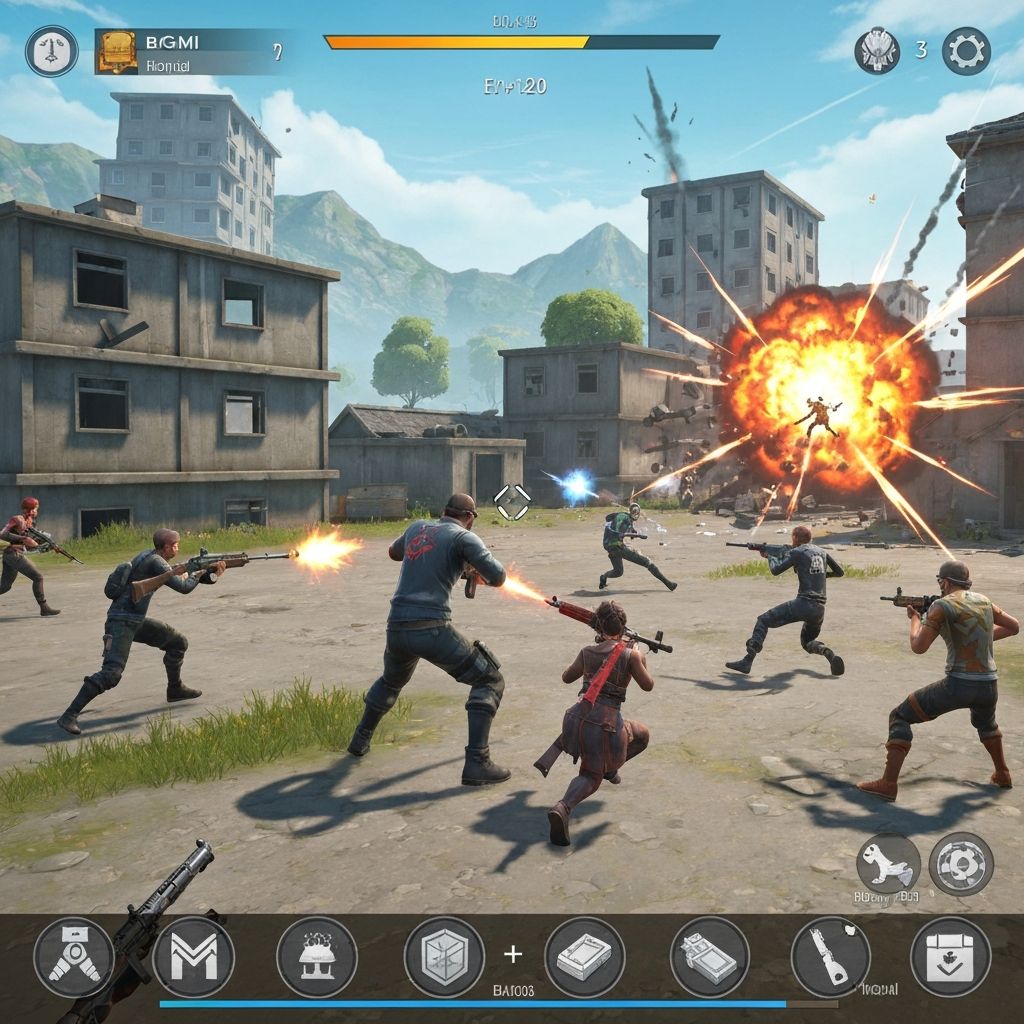Choose the cube crate hotbar slot
This screenshot has height=1024, width=1024.
[444, 957]
